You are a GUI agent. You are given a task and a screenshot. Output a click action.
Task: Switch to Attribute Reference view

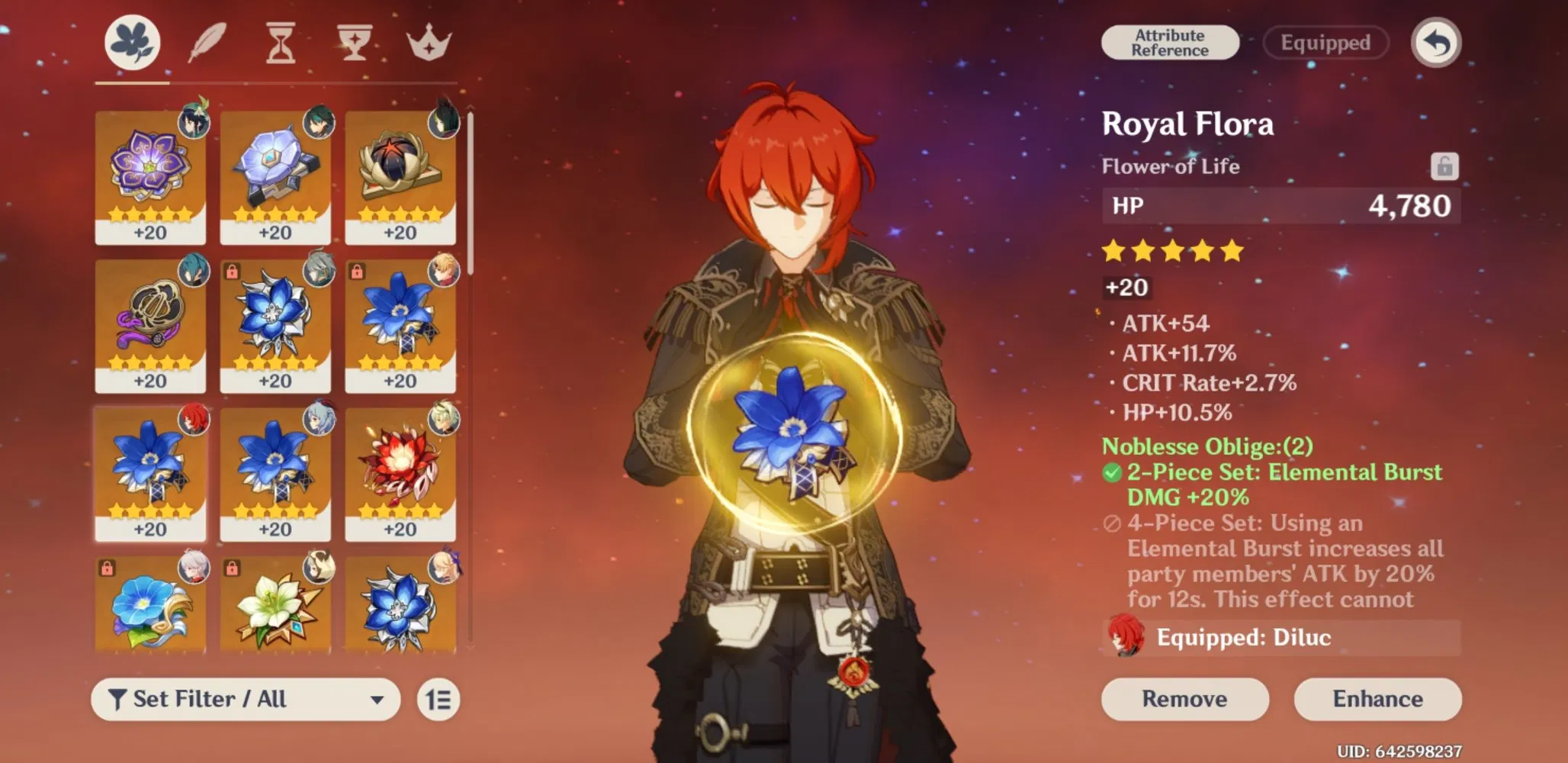(x=1170, y=43)
